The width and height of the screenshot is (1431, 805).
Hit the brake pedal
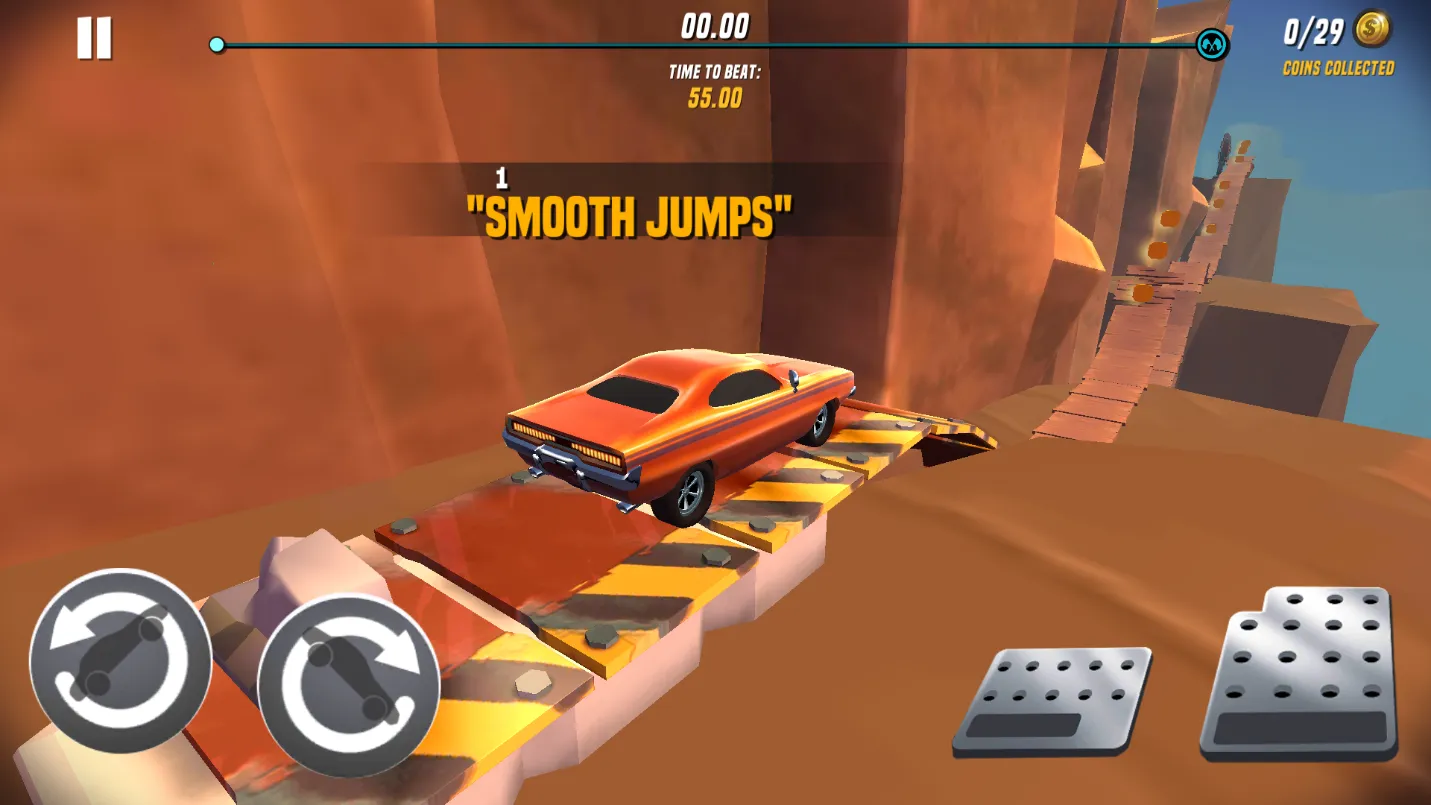(1050, 700)
